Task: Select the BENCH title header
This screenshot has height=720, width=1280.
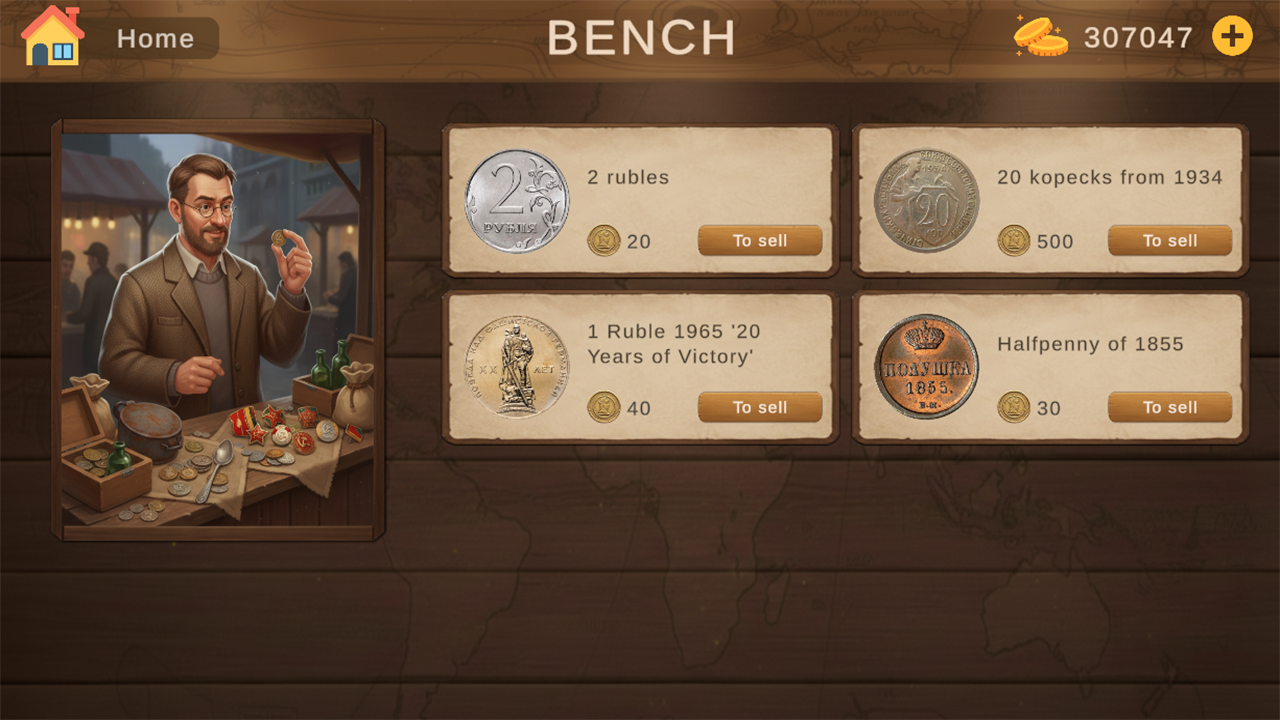Action: pos(643,38)
